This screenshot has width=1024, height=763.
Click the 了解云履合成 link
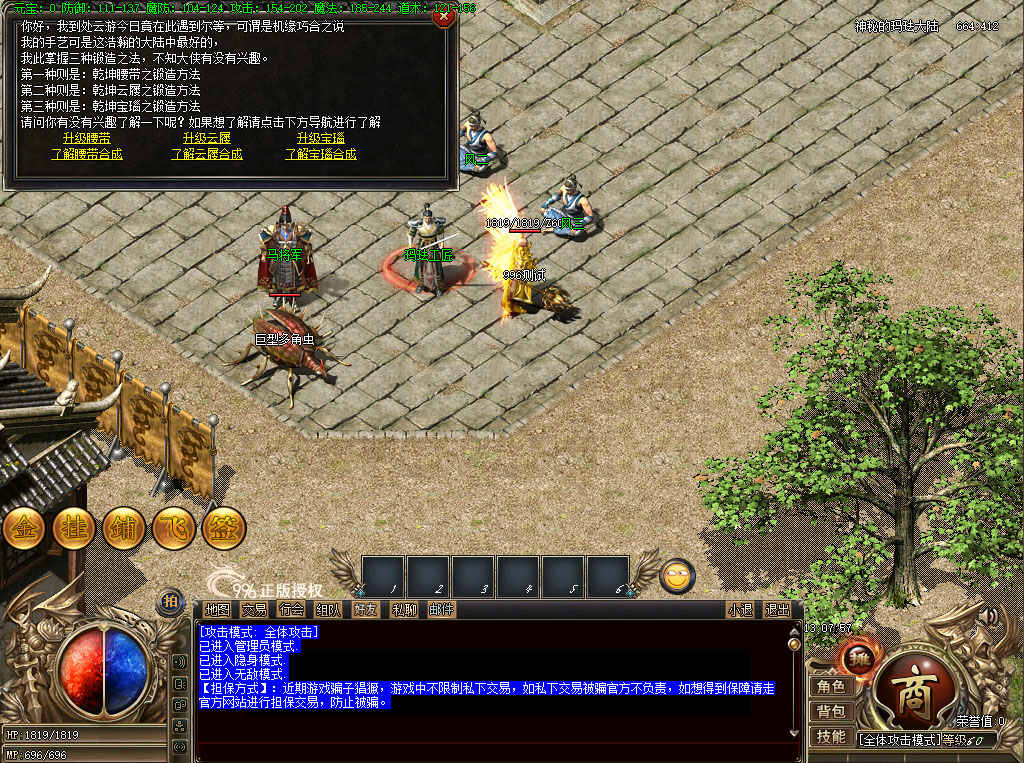coord(207,154)
